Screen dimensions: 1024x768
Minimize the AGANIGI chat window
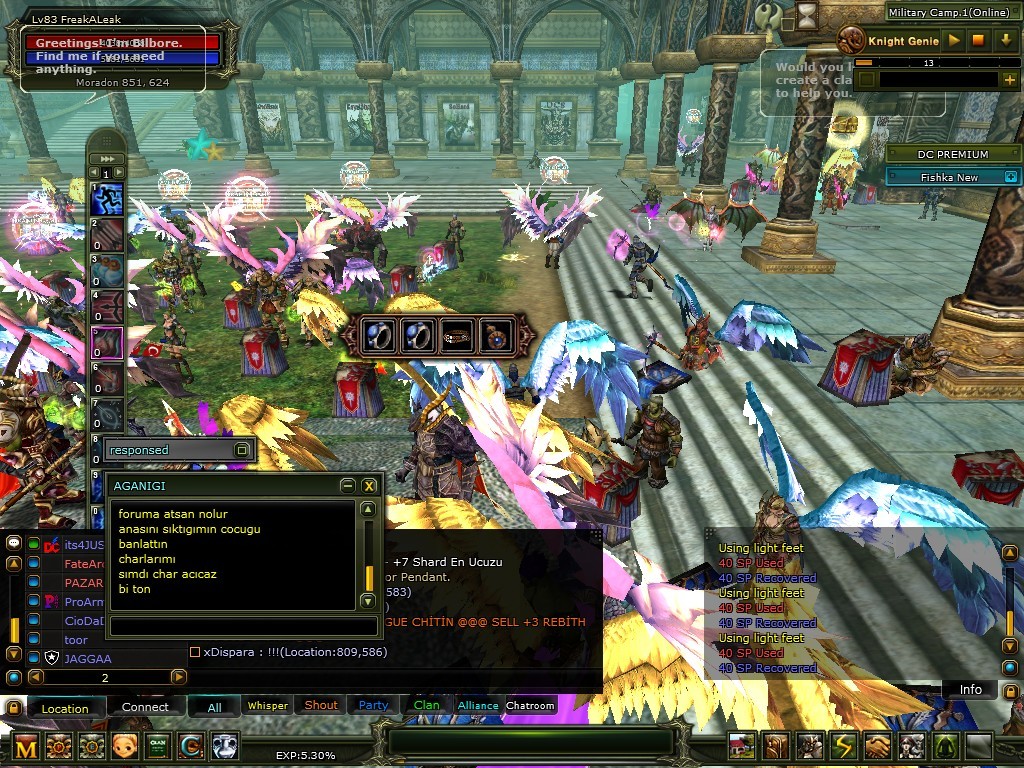[347, 485]
